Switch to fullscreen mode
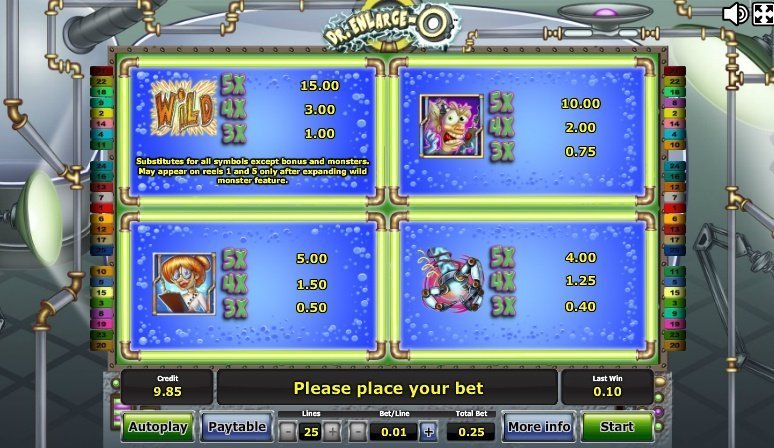This screenshot has height=448, width=774. click(x=762, y=13)
